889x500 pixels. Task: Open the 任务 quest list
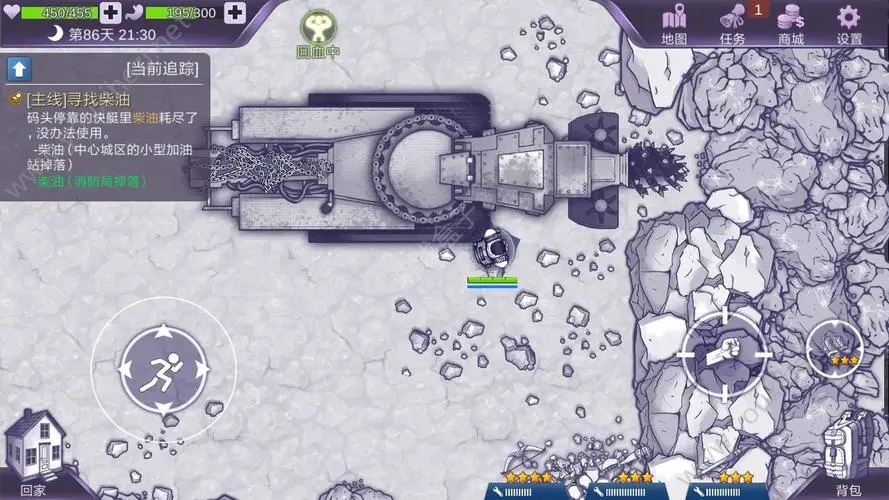[732, 24]
